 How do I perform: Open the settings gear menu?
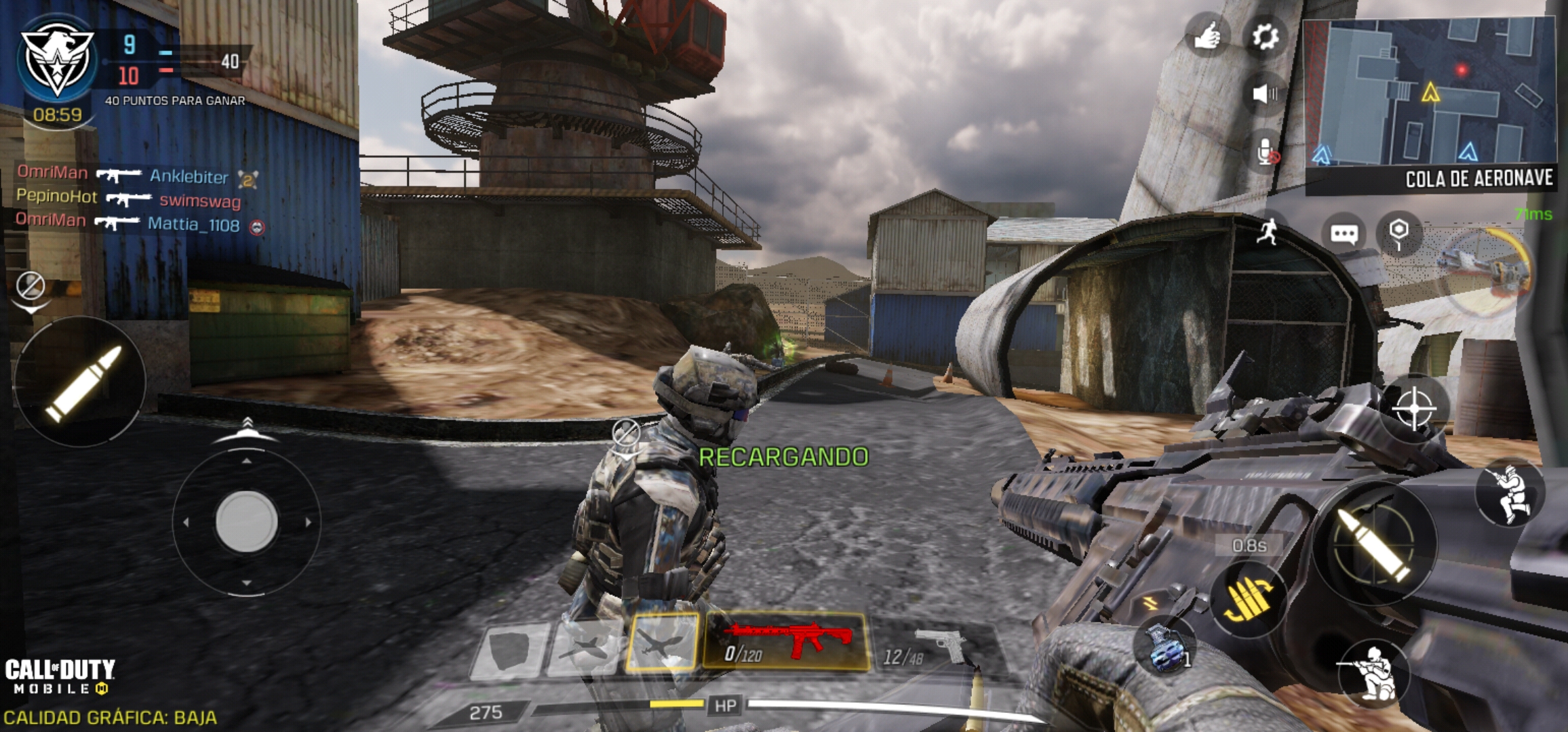pyautogui.click(x=1265, y=37)
